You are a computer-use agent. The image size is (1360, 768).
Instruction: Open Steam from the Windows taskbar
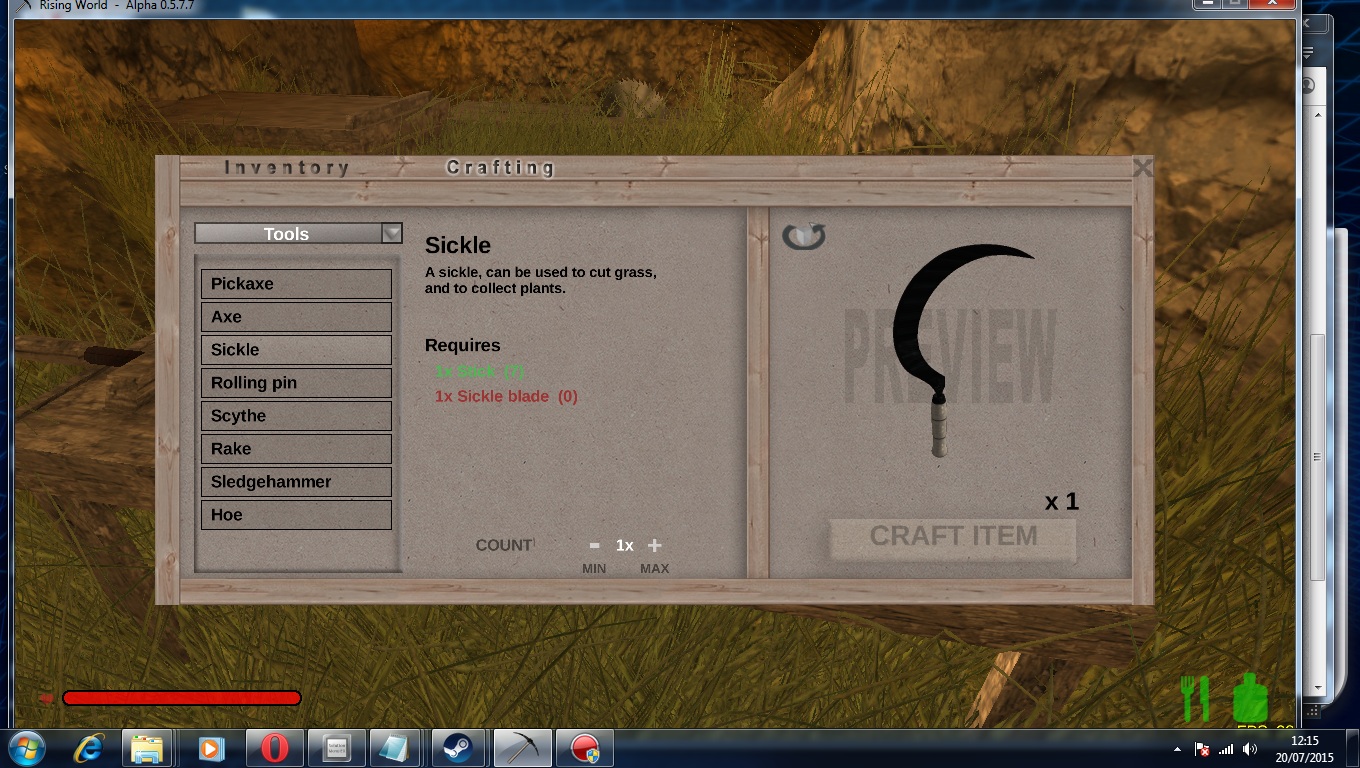pyautogui.click(x=459, y=748)
